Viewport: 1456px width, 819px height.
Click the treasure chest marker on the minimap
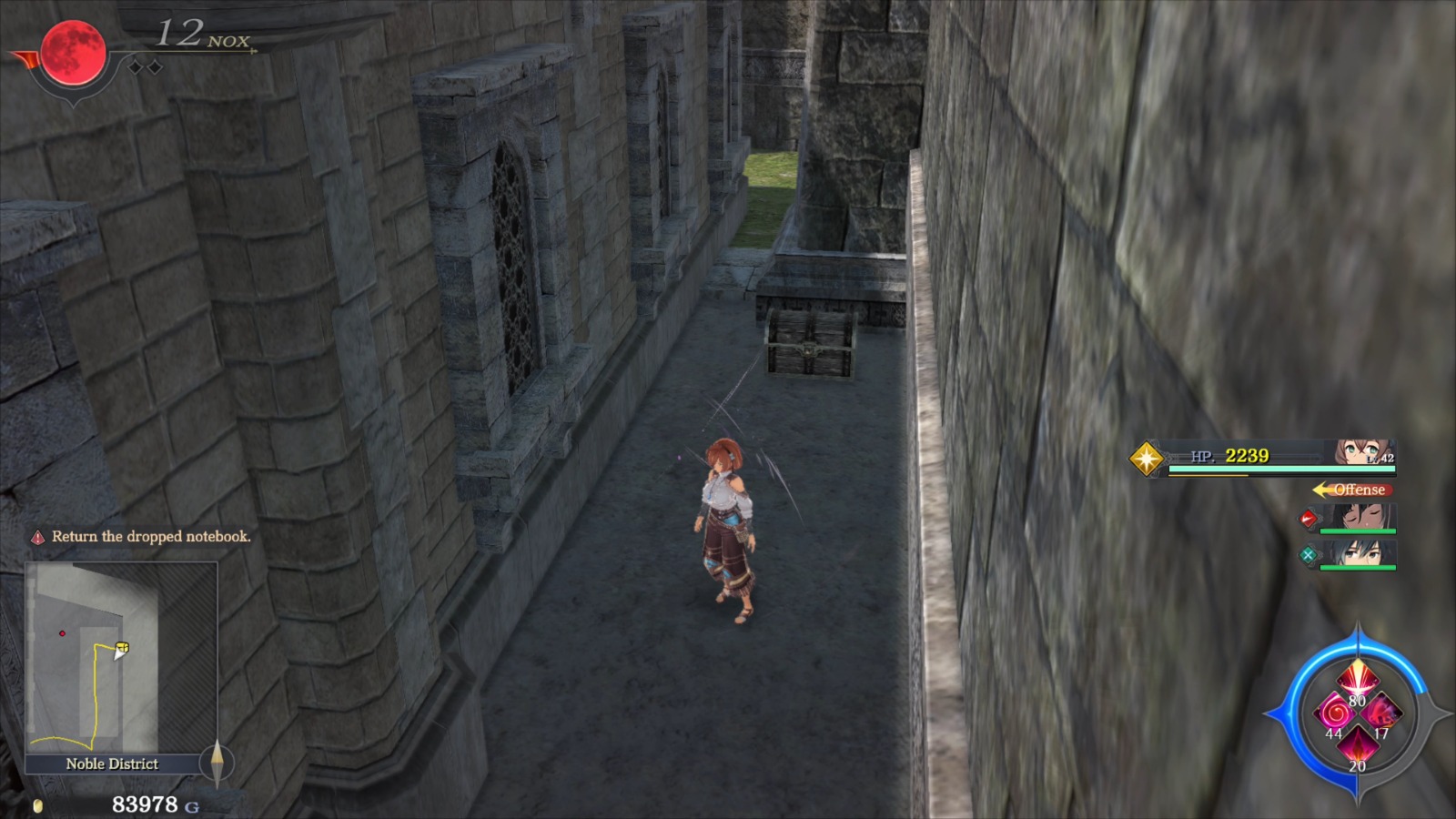pos(123,645)
